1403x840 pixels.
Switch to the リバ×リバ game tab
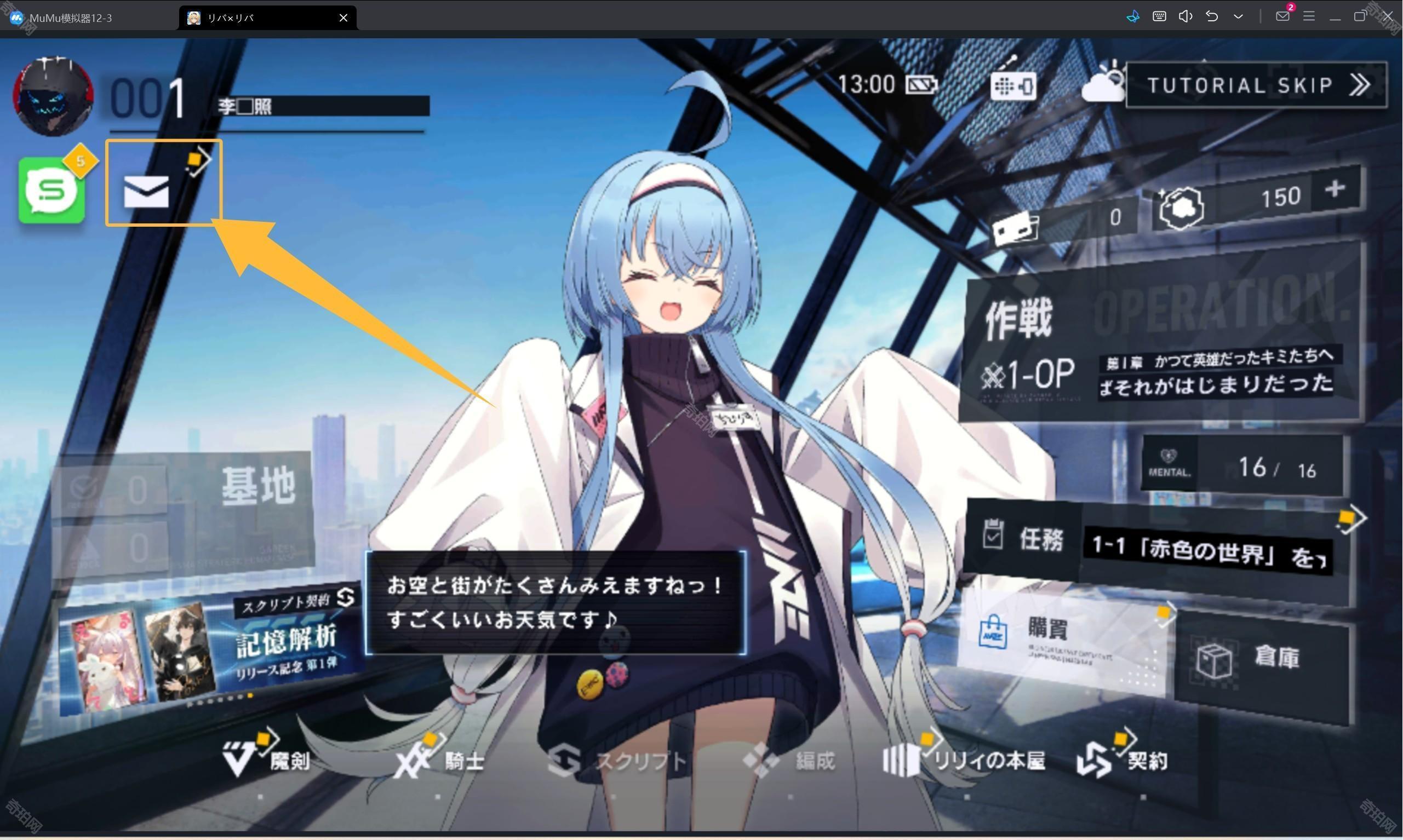[x=243, y=17]
